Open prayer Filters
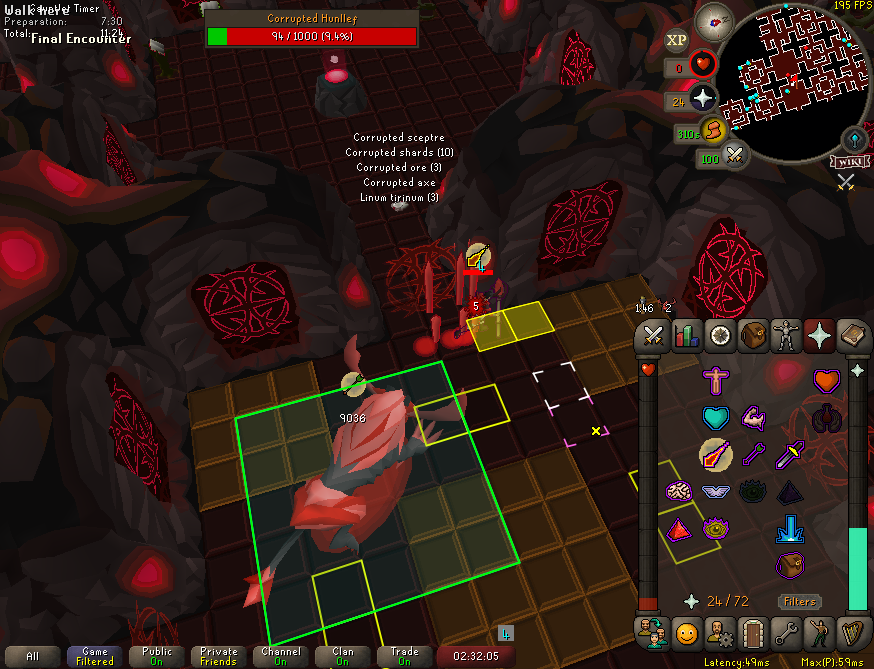The image size is (874, 669). coord(800,601)
